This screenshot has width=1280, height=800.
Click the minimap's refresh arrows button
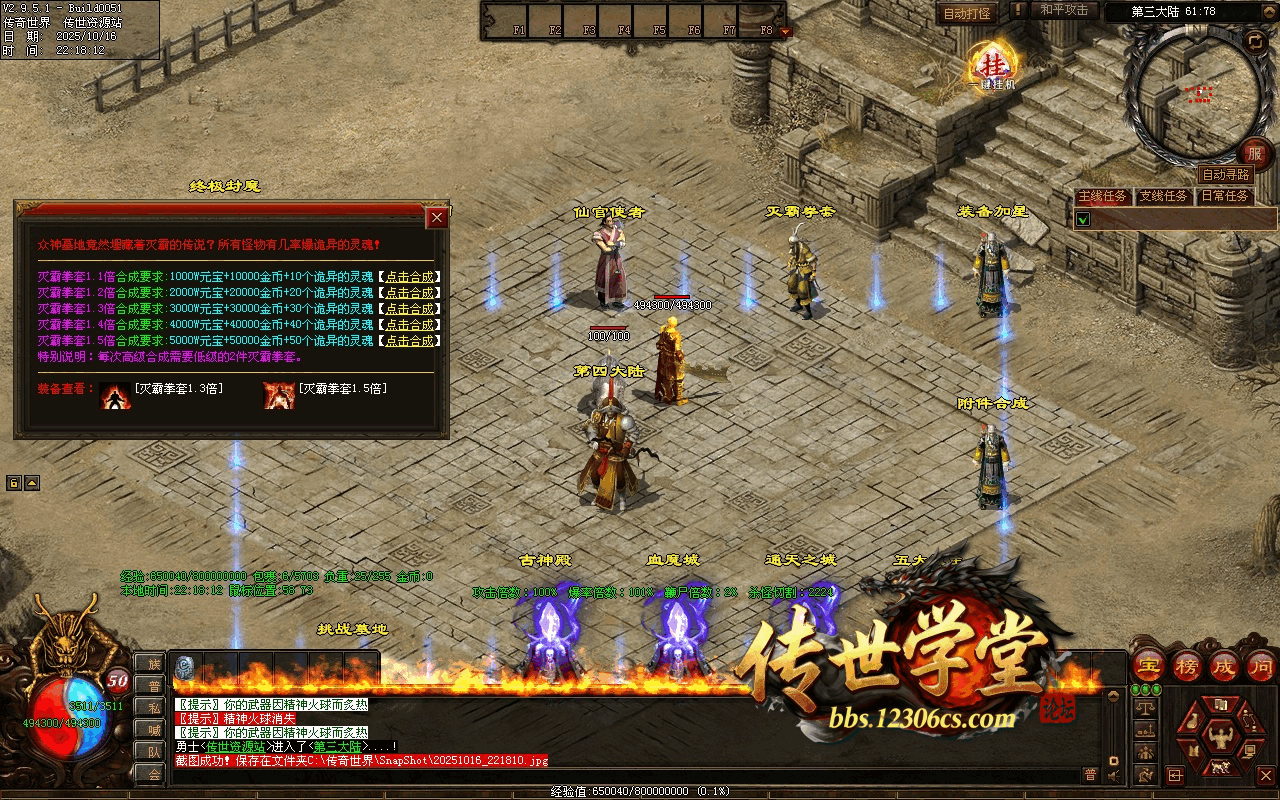(x=1255, y=41)
